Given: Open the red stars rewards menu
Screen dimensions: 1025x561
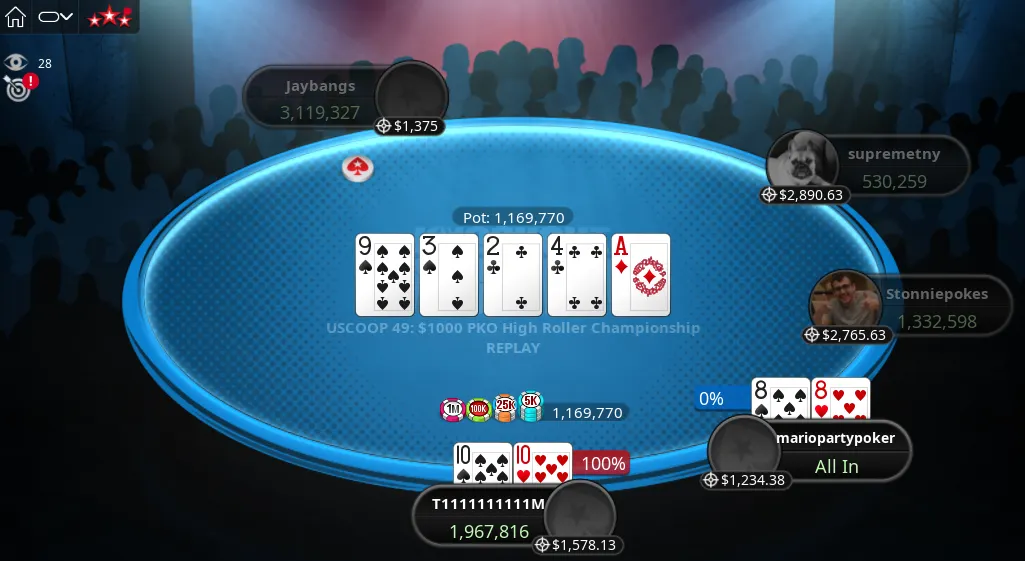Looking at the screenshot, I should [x=109, y=17].
